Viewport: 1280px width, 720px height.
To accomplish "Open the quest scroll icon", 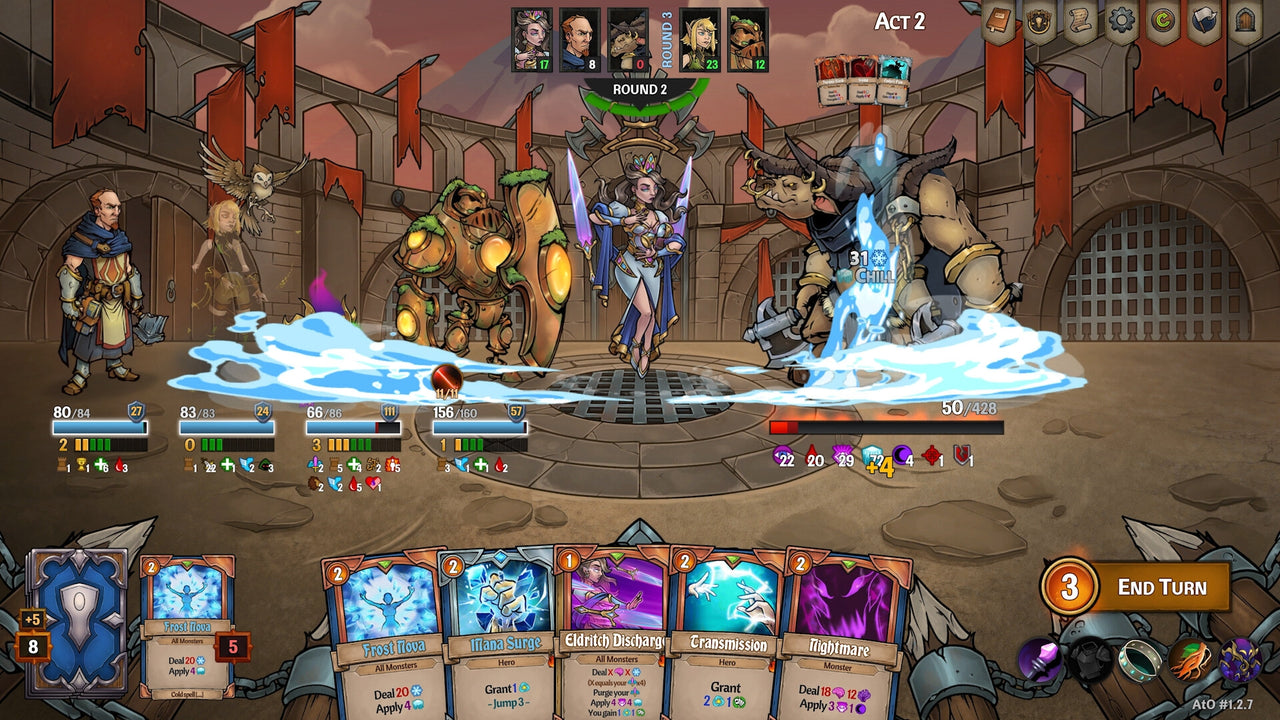I will click(x=1080, y=20).
